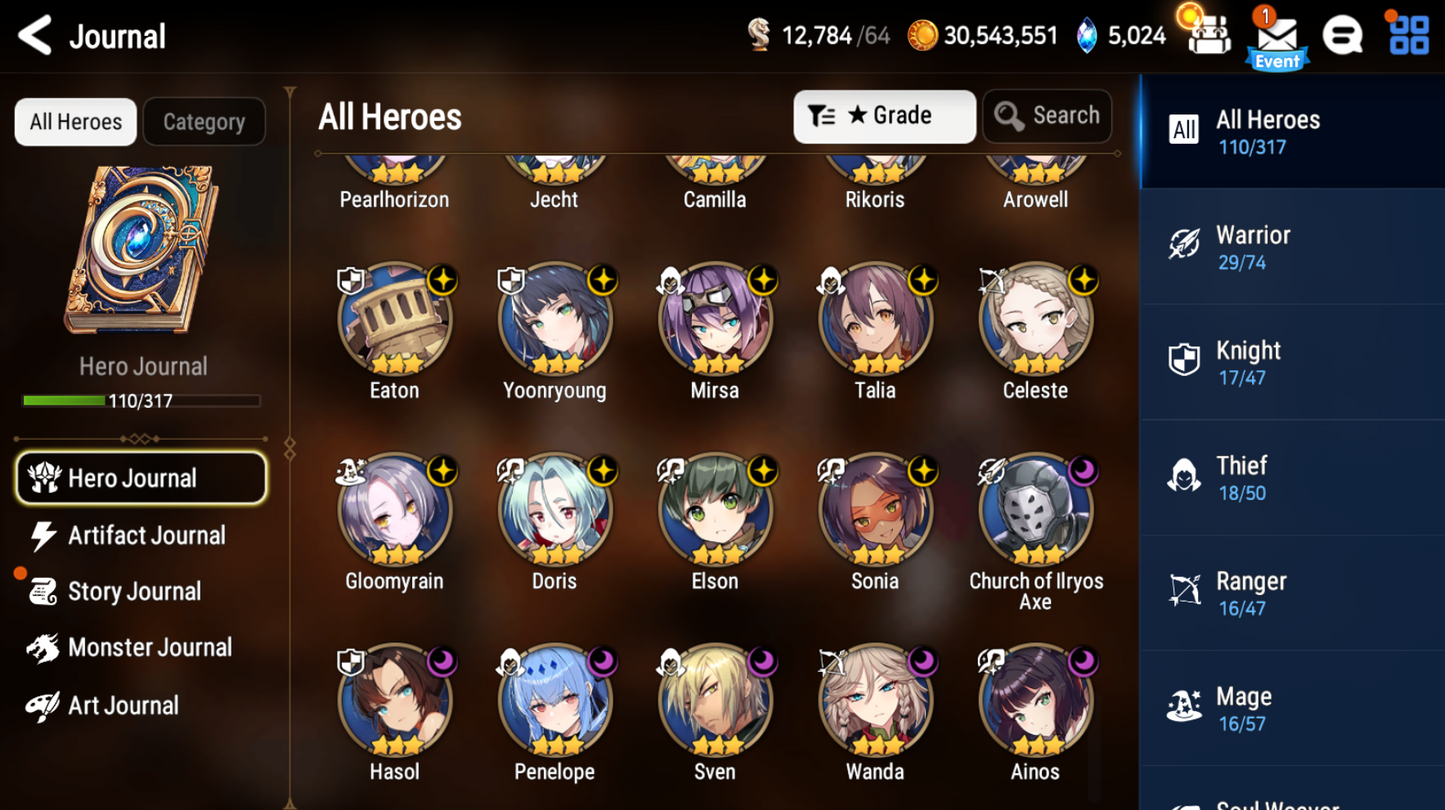1445x810 pixels.
Task: Filter heroes by Ranger class
Action: pos(1291,591)
